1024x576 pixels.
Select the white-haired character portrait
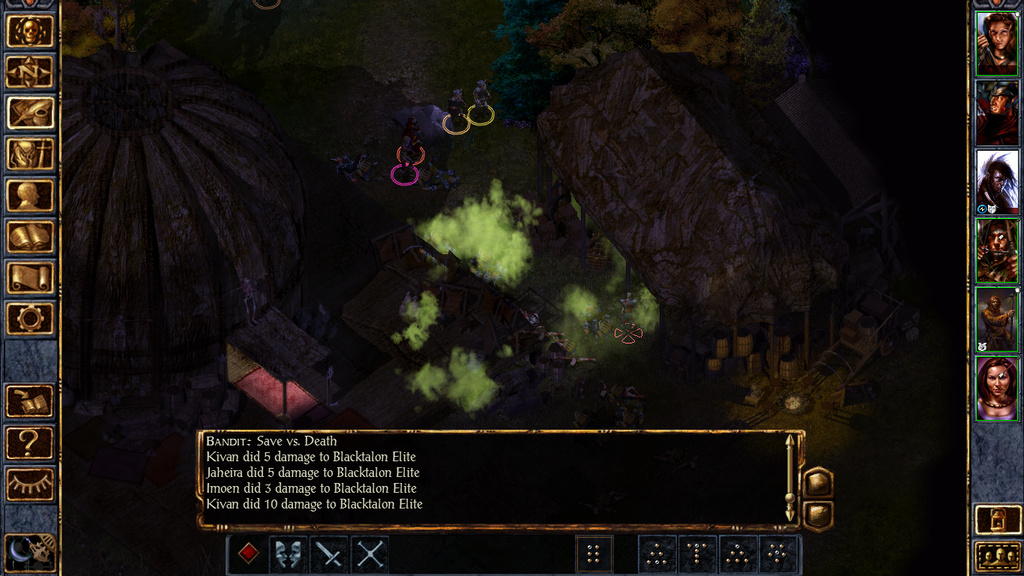(x=997, y=180)
